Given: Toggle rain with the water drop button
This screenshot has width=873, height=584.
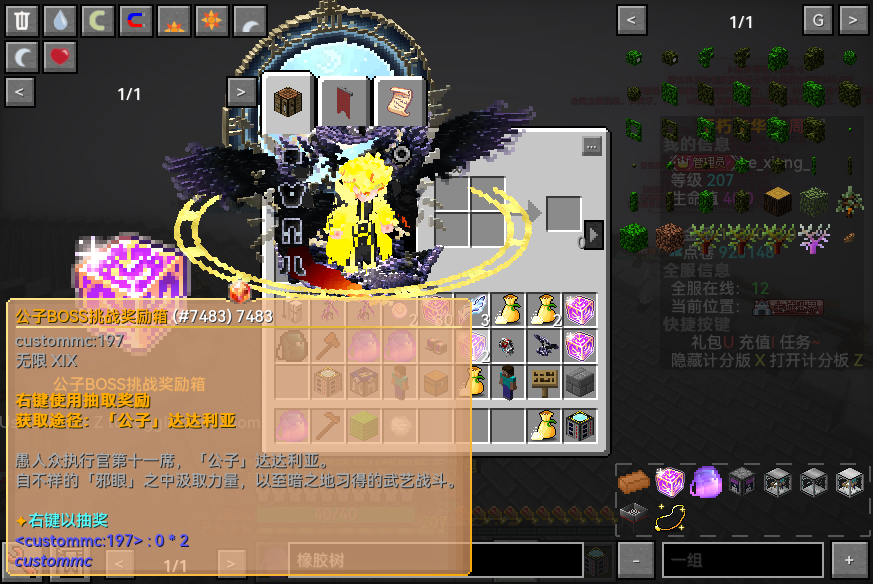Looking at the screenshot, I should point(60,20).
